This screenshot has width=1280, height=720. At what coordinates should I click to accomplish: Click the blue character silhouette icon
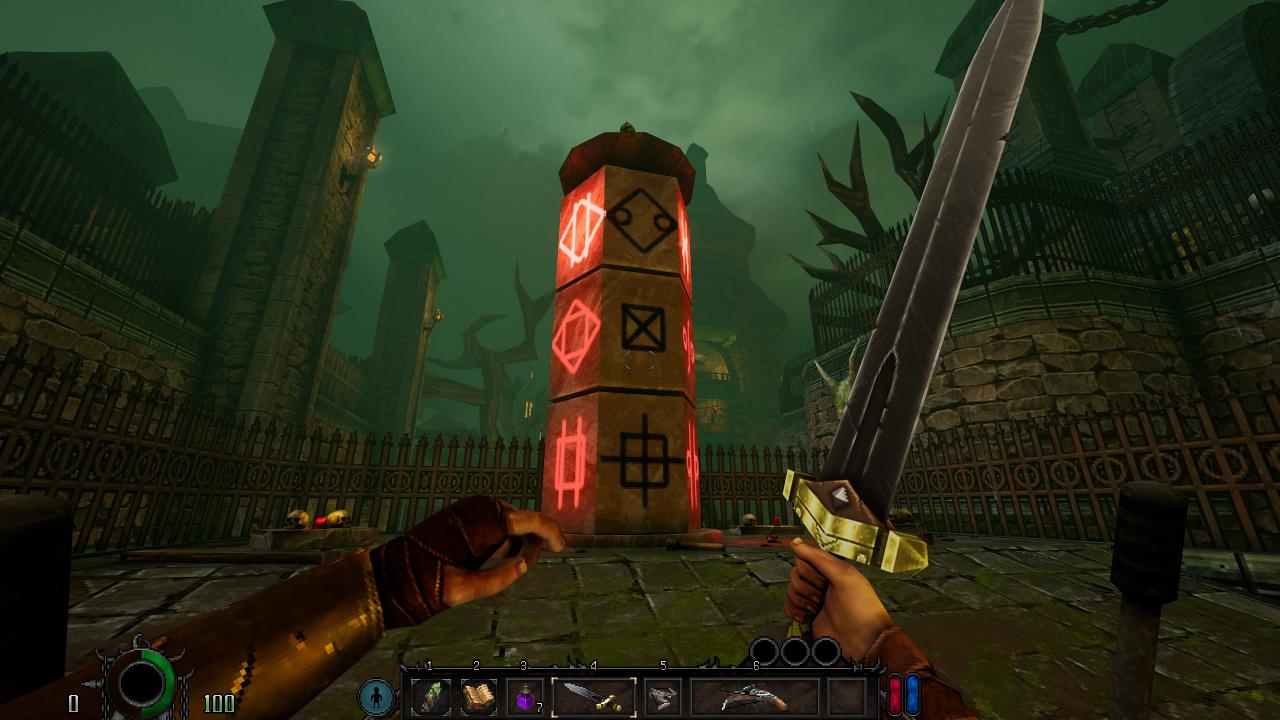click(x=378, y=697)
